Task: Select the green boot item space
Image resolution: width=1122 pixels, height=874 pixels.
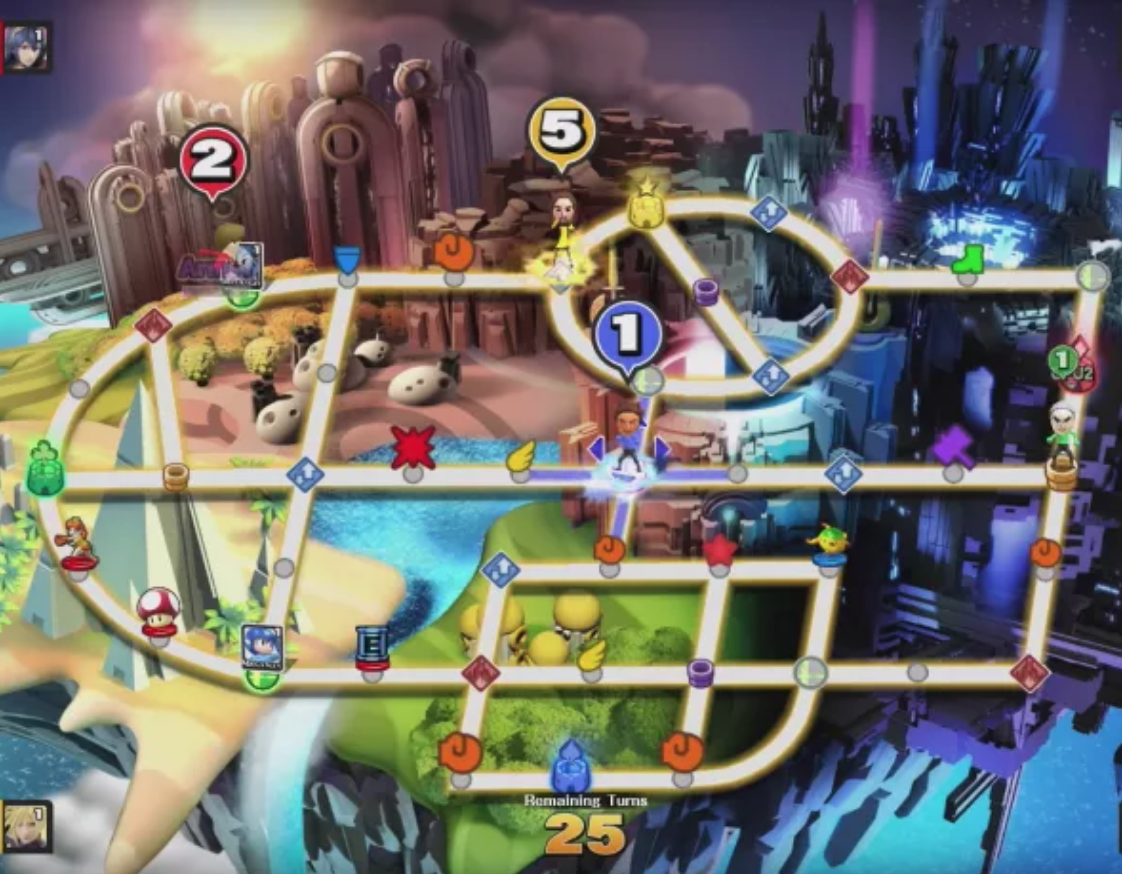Action: tap(968, 259)
